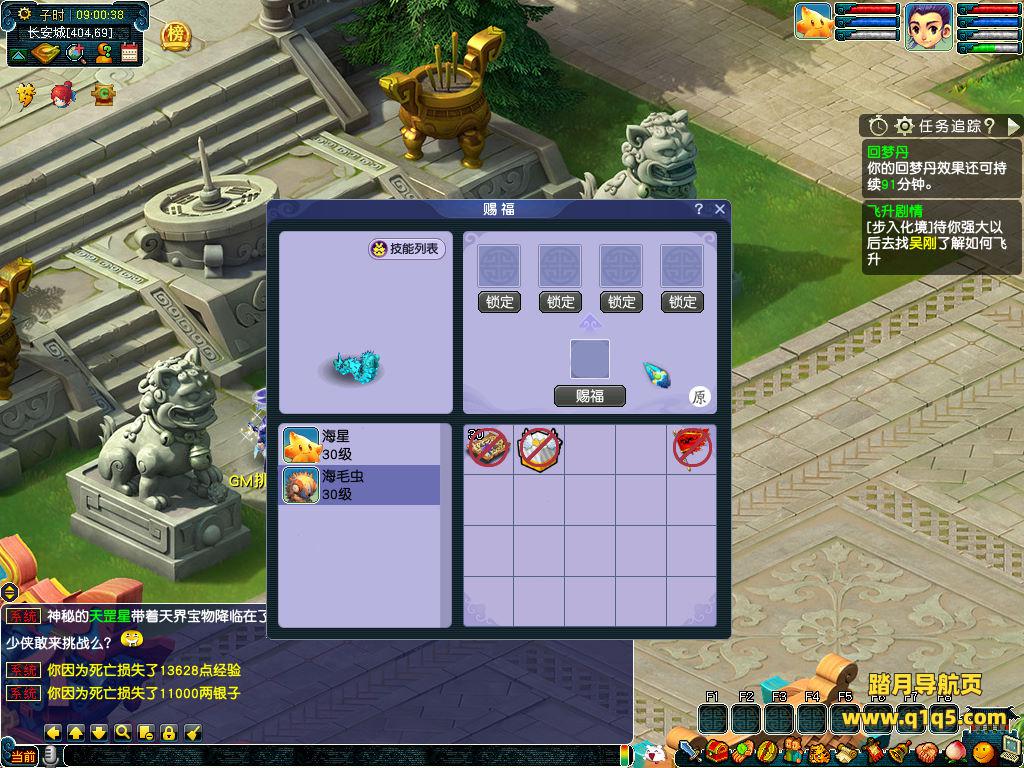Viewport: 1024px width, 768px height.
Task: Open the calendar icon under the location
Action: point(129,53)
